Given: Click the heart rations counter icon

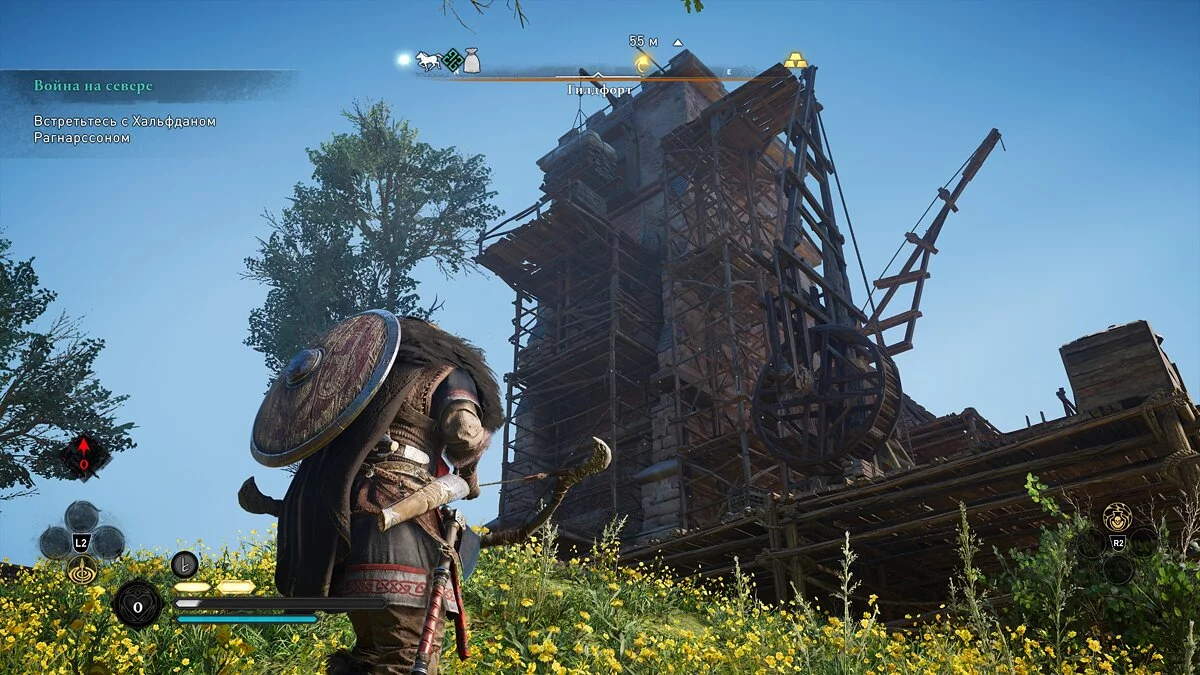Looking at the screenshot, I should [137, 604].
